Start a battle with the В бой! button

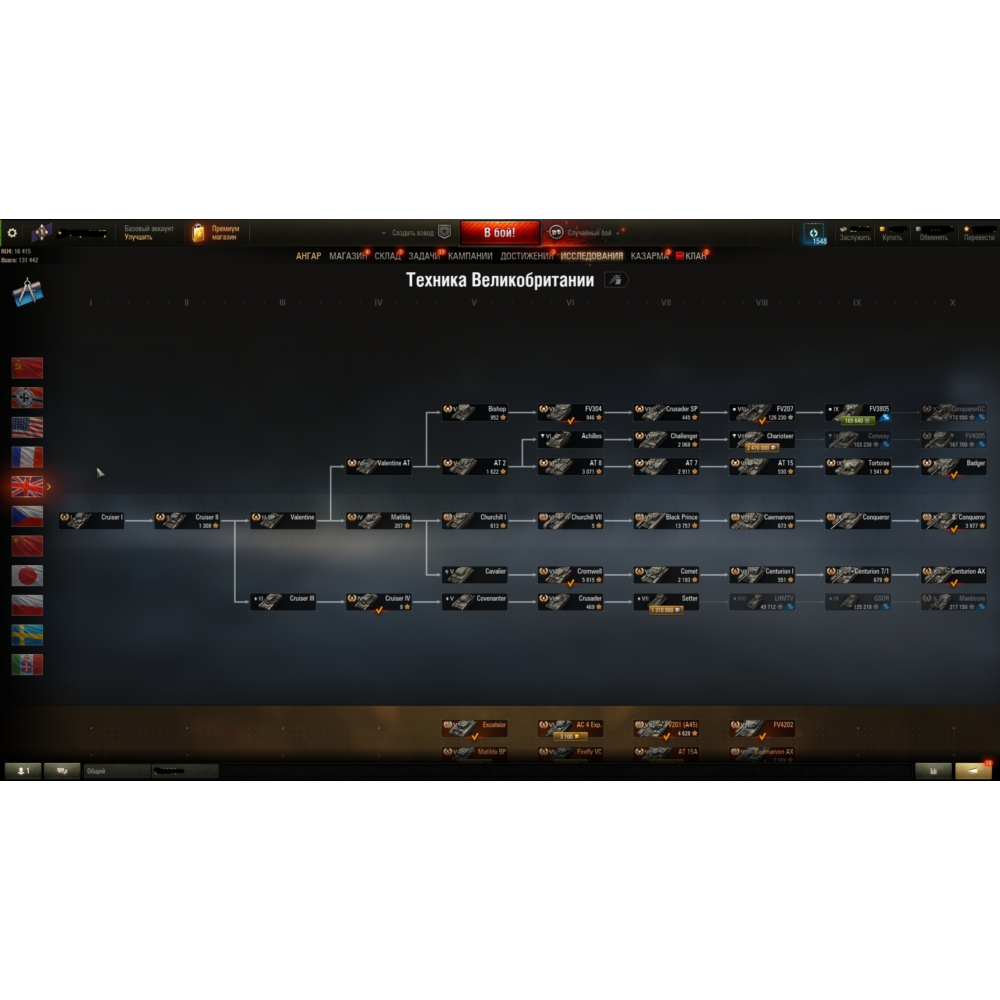click(500, 233)
